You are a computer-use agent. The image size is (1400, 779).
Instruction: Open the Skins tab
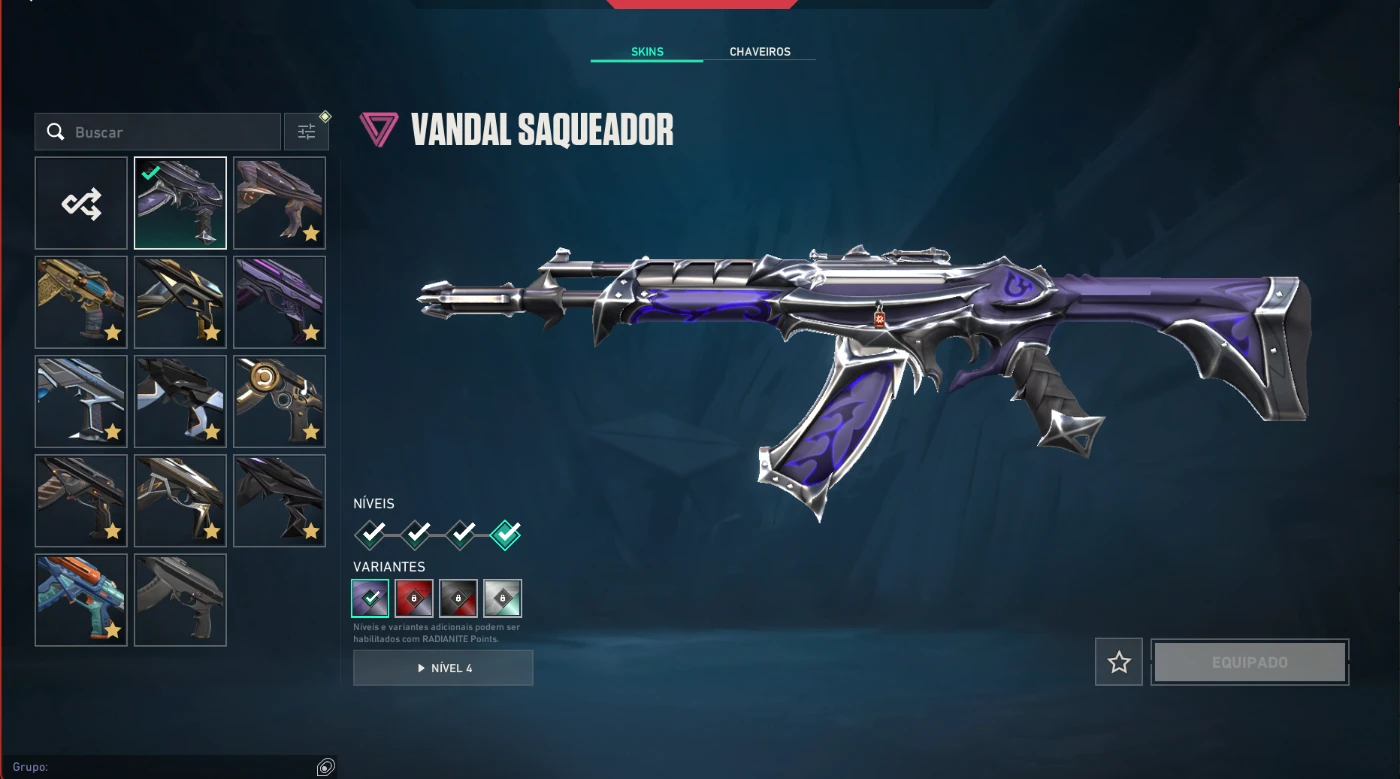pyautogui.click(x=647, y=52)
